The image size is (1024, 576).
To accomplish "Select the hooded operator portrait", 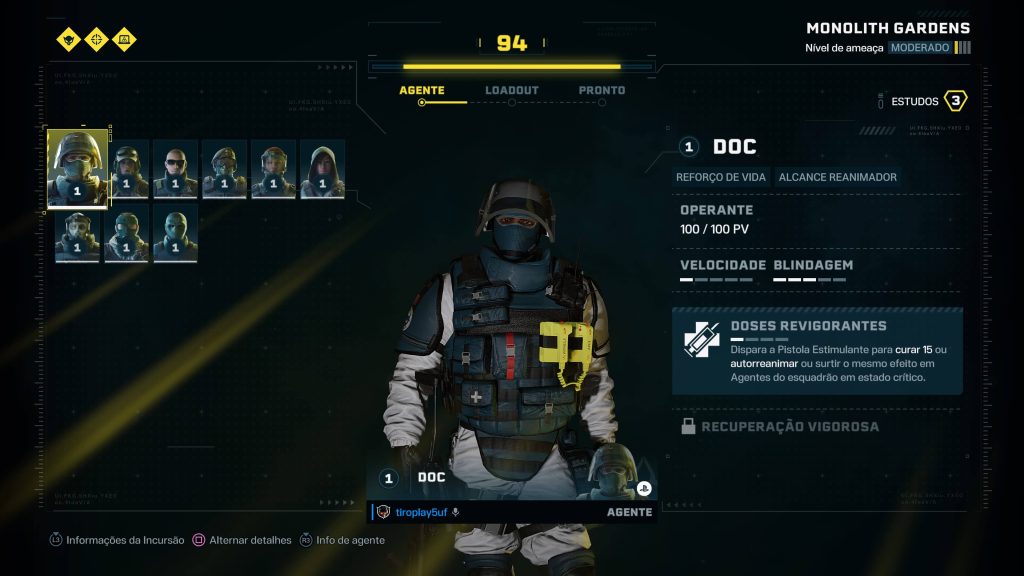I will pos(322,169).
